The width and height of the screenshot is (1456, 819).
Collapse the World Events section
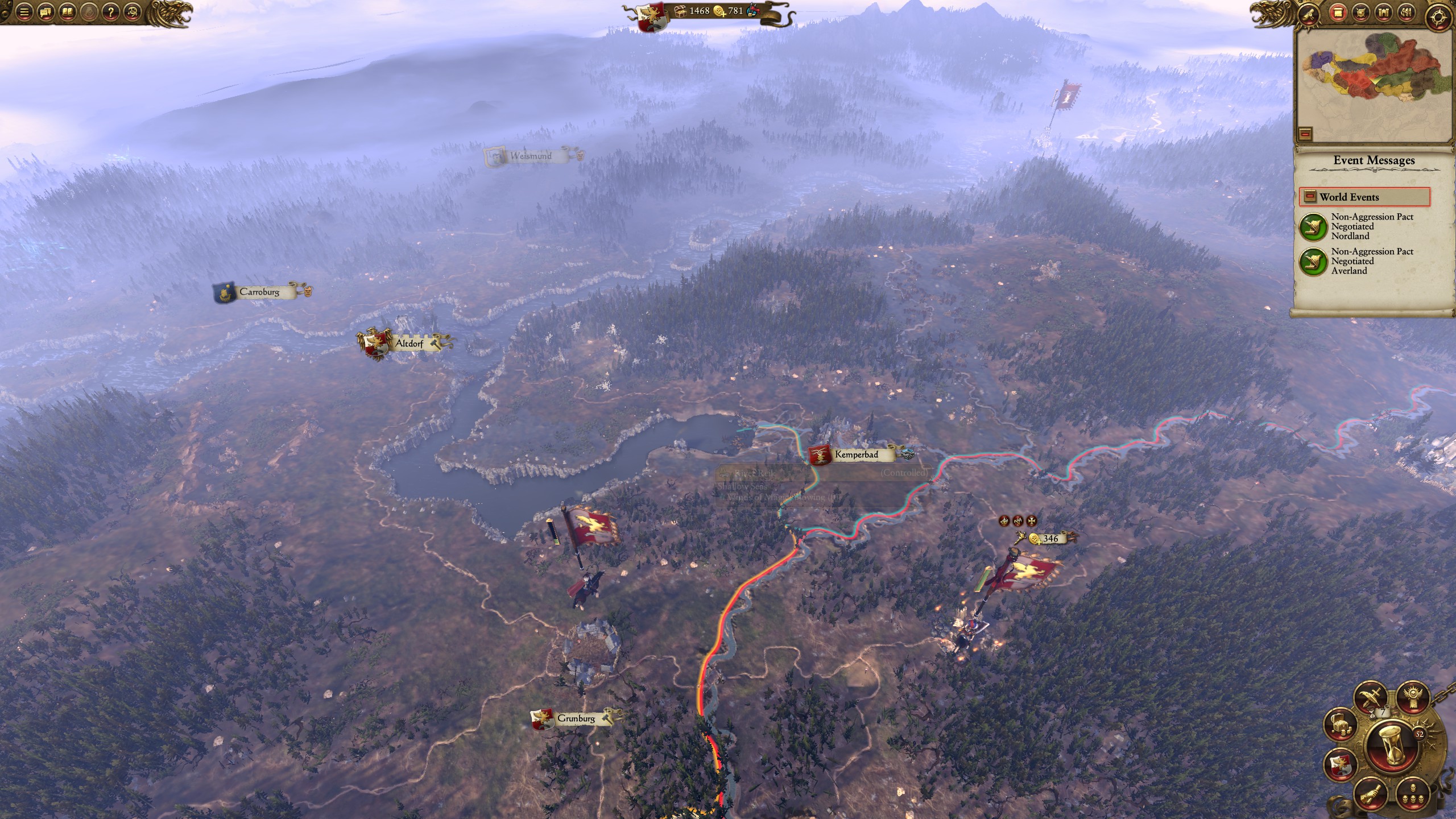click(x=1310, y=197)
